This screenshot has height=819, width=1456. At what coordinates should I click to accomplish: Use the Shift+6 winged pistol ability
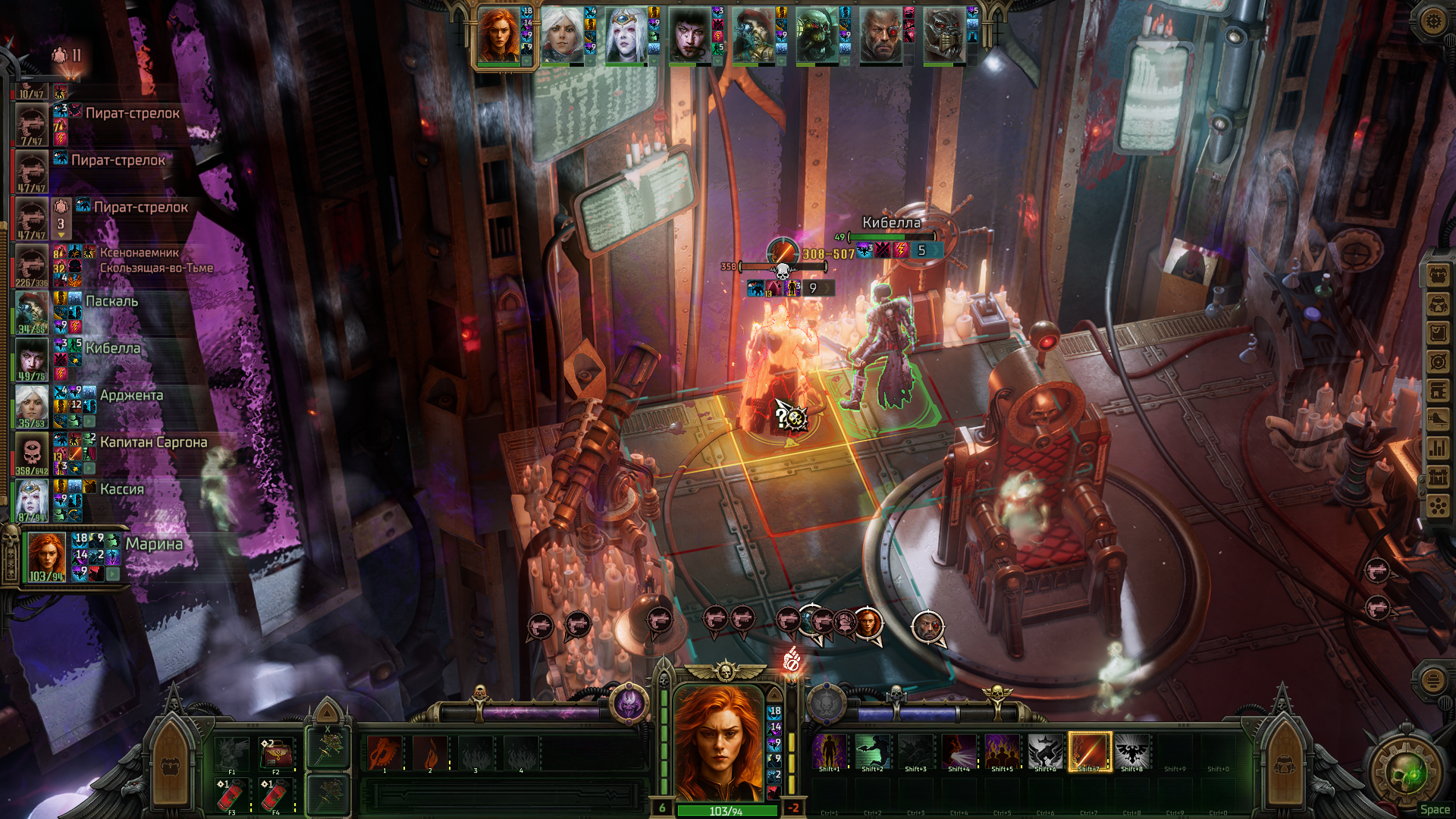coord(1046,751)
